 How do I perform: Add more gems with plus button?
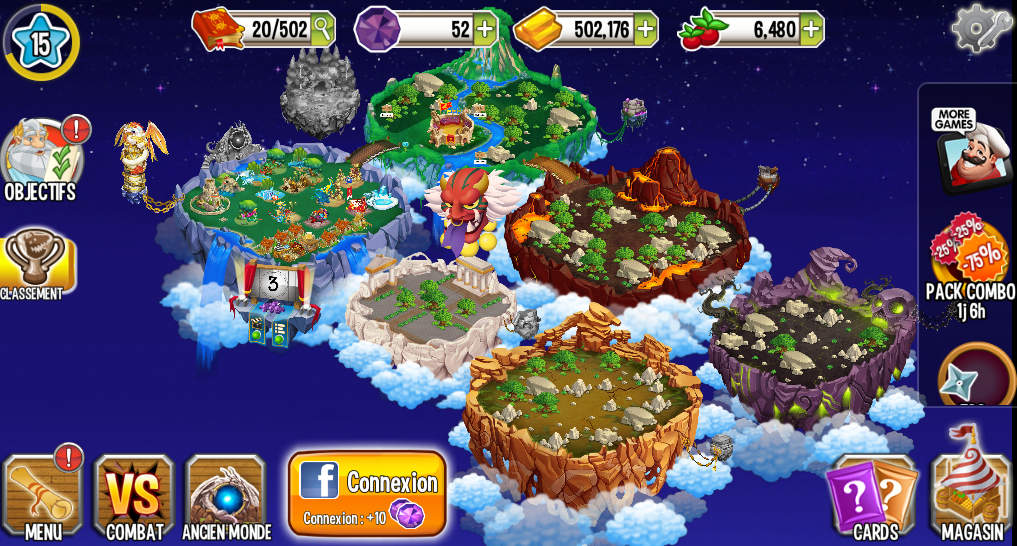tap(484, 29)
